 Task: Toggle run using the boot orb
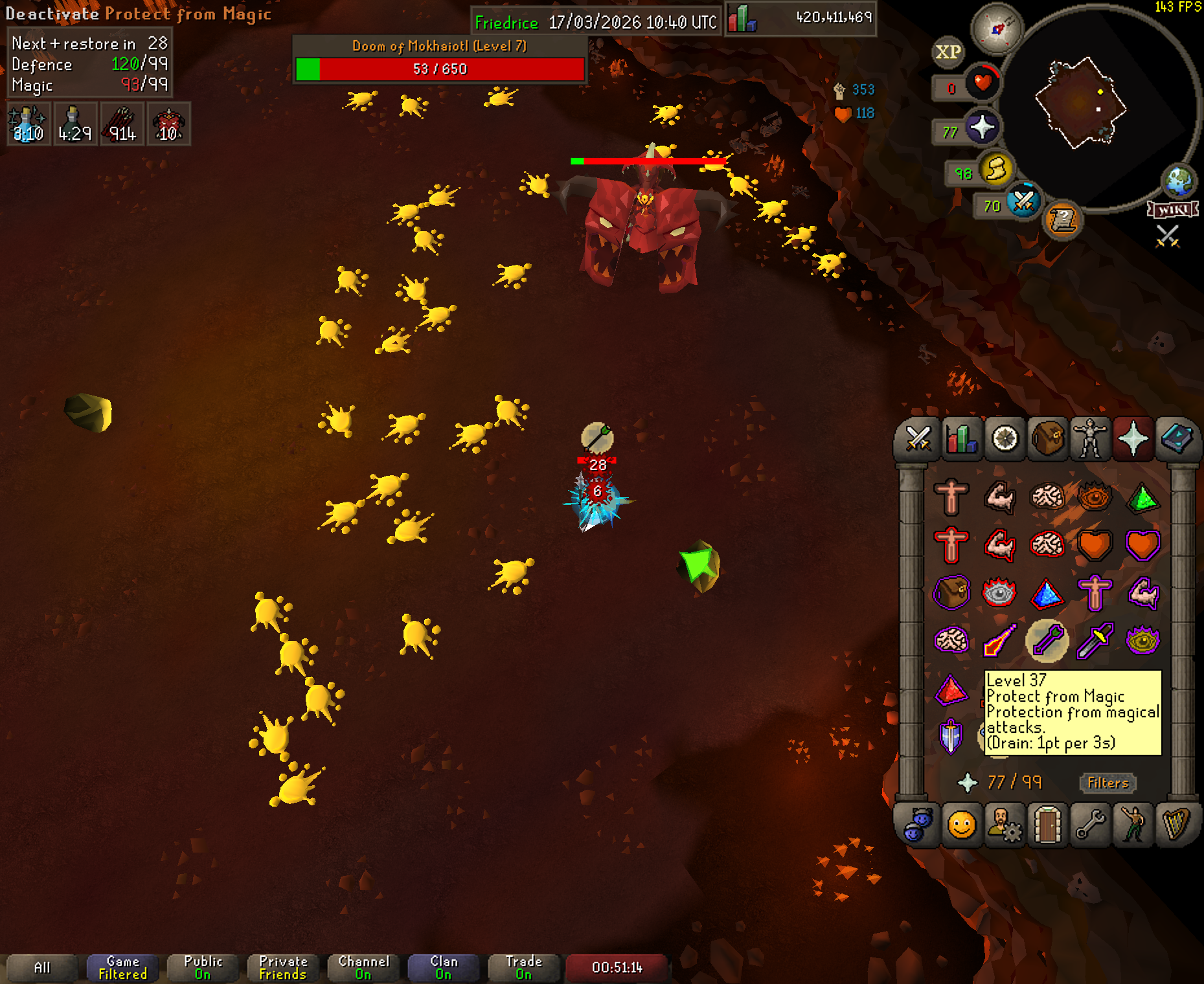(997, 170)
